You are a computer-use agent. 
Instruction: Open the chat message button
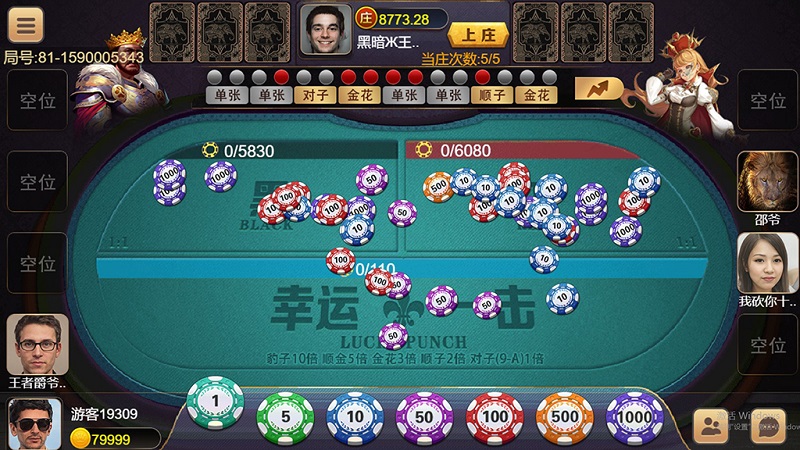768,427
